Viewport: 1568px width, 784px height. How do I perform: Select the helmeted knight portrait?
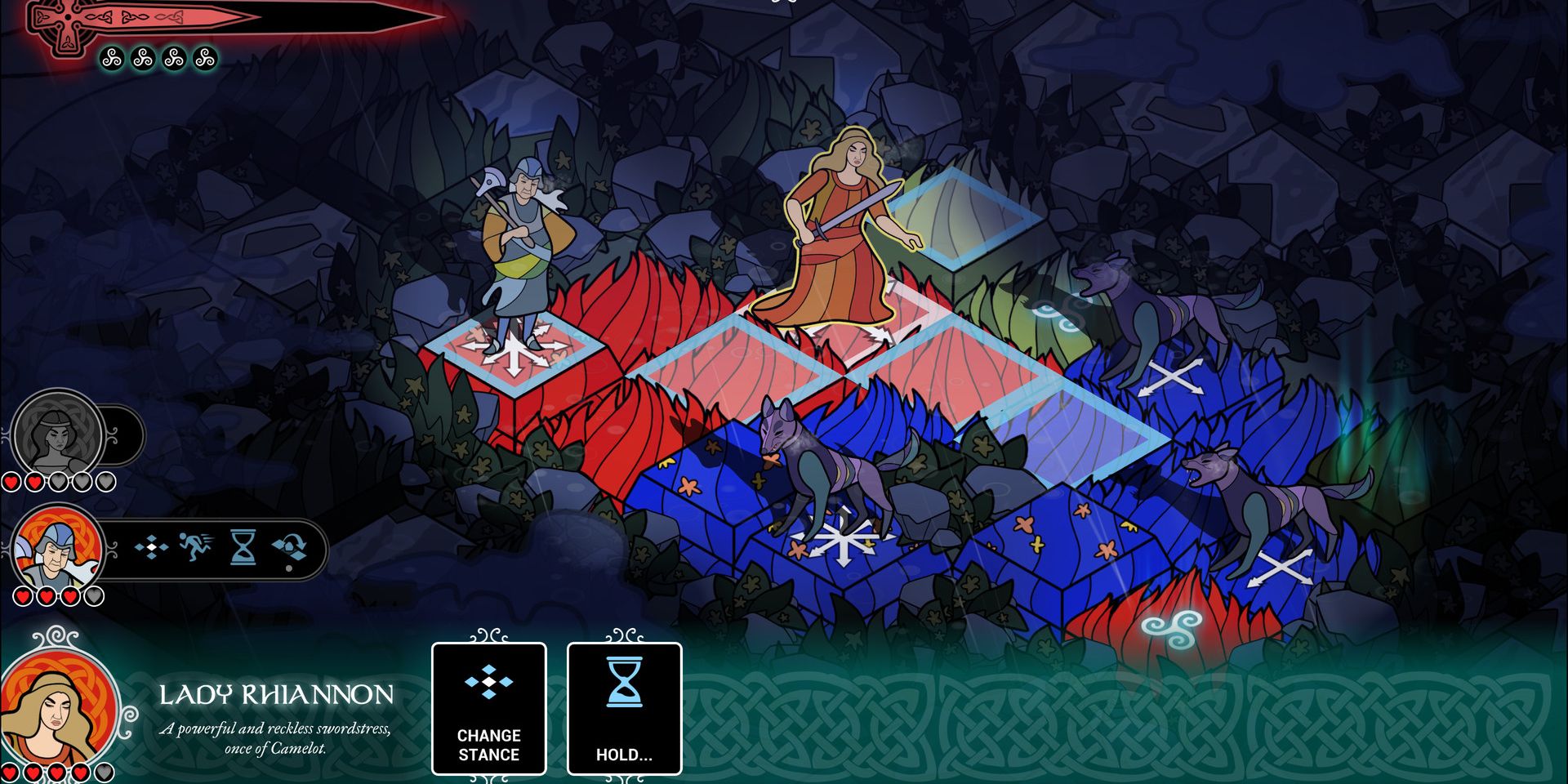(x=57, y=550)
